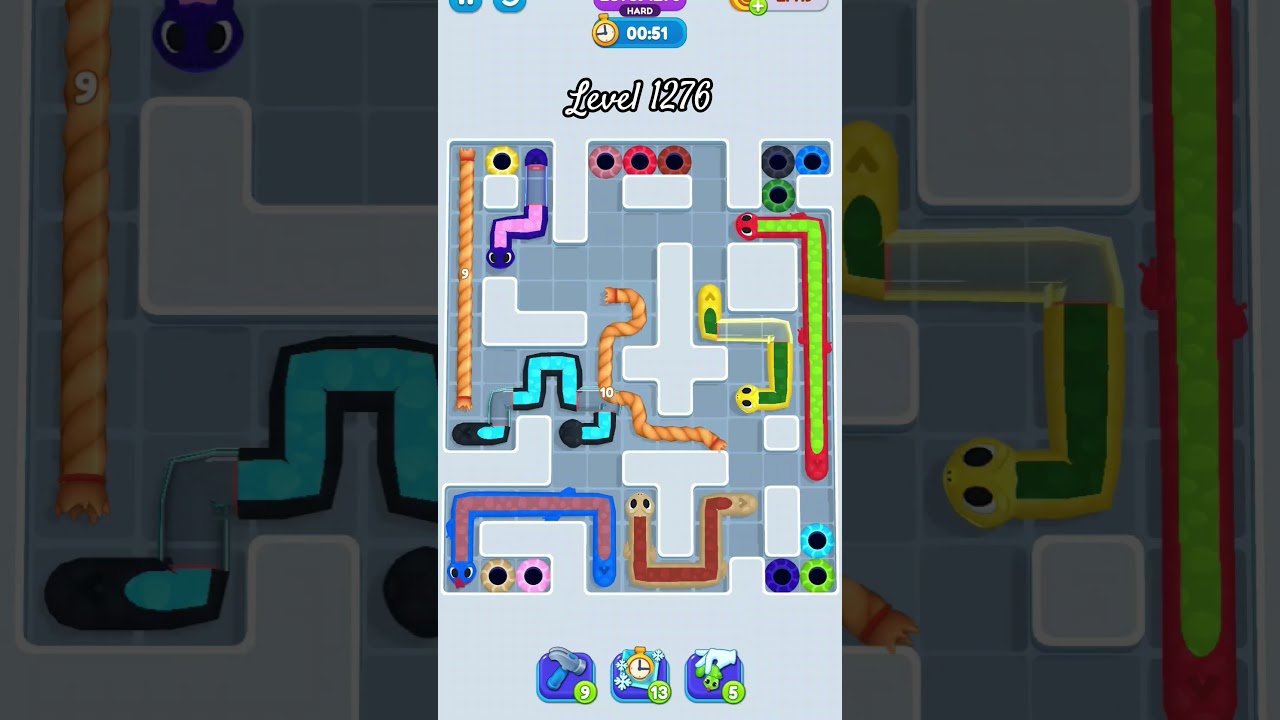Select the hammer booster
The height and width of the screenshot is (720, 1280).
pyautogui.click(x=565, y=675)
